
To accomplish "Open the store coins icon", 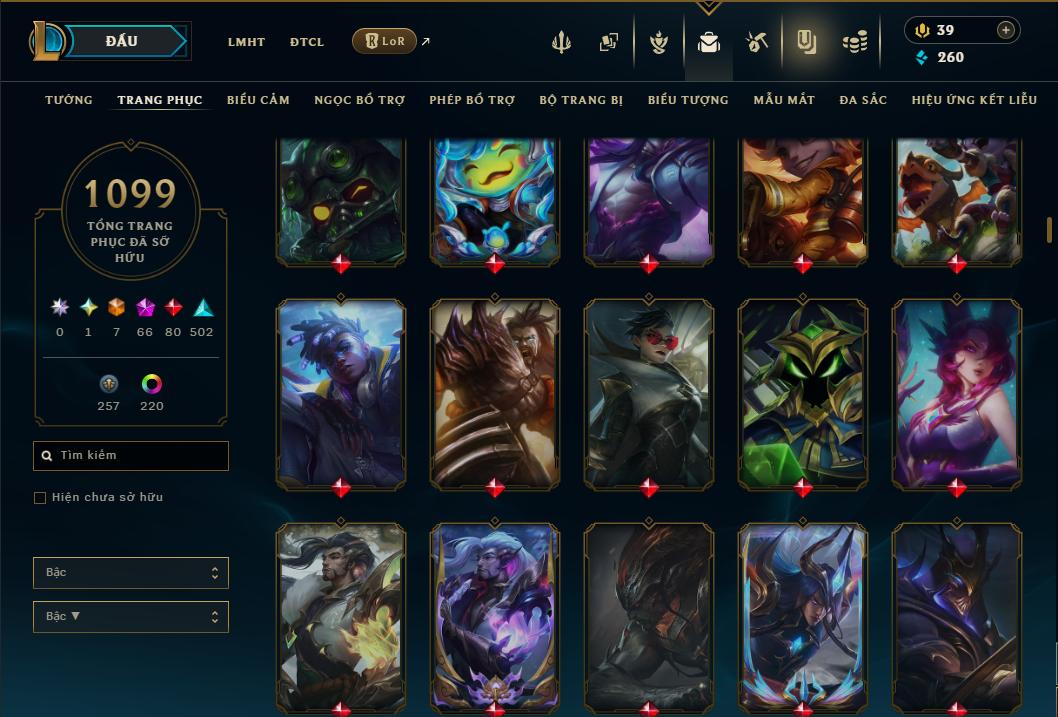I will click(854, 42).
